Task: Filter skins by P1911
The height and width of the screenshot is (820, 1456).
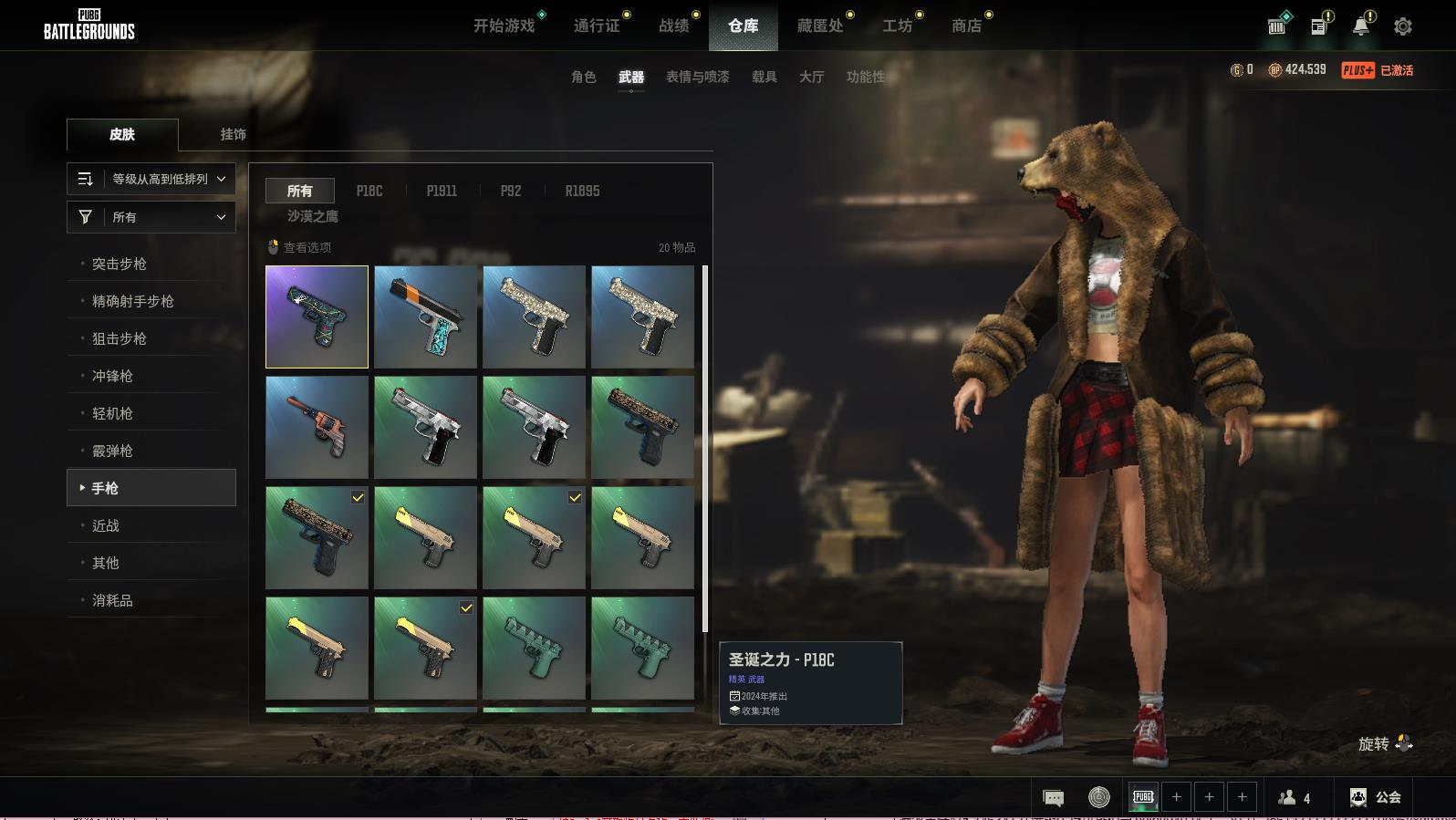Action: coord(442,191)
